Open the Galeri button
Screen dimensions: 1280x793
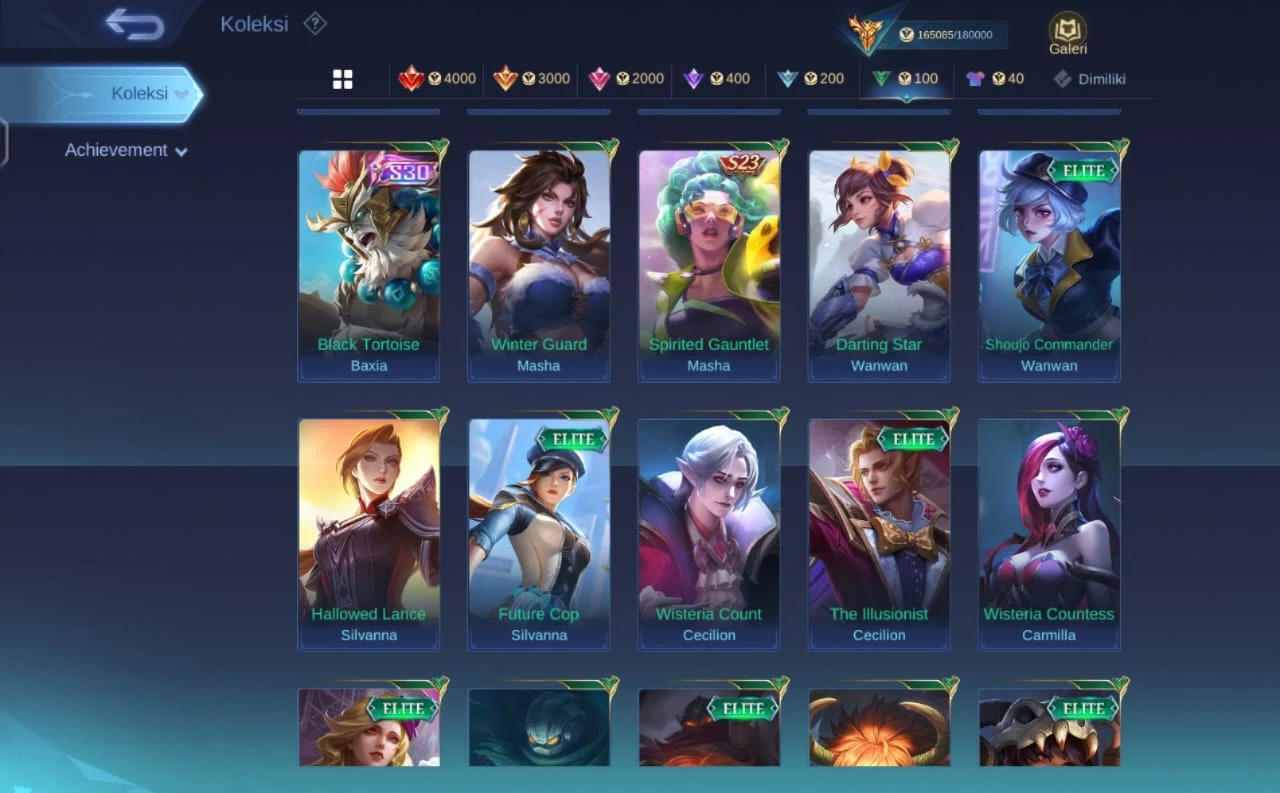click(1067, 33)
